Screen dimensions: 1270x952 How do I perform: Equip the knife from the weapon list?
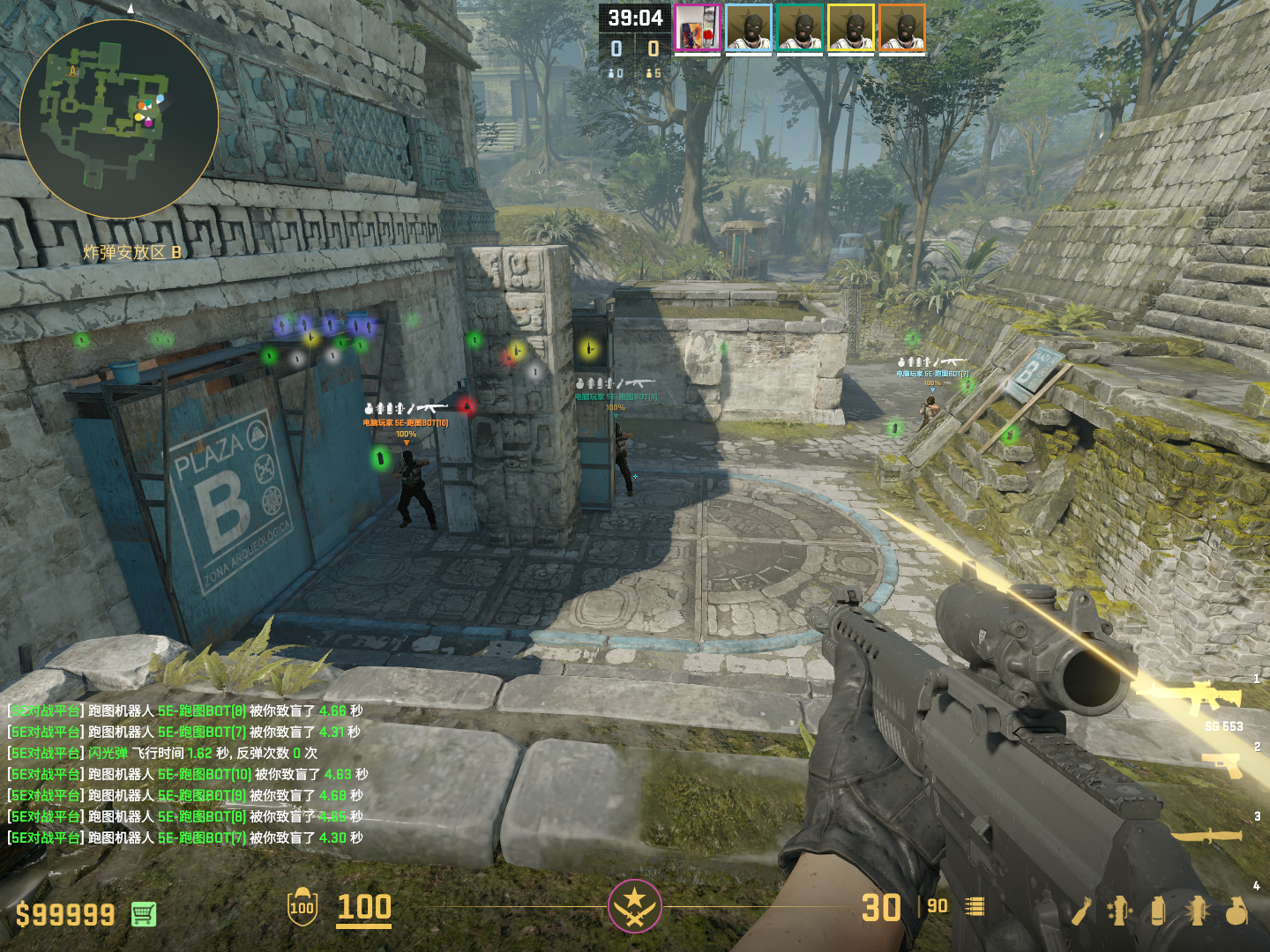(1206, 835)
